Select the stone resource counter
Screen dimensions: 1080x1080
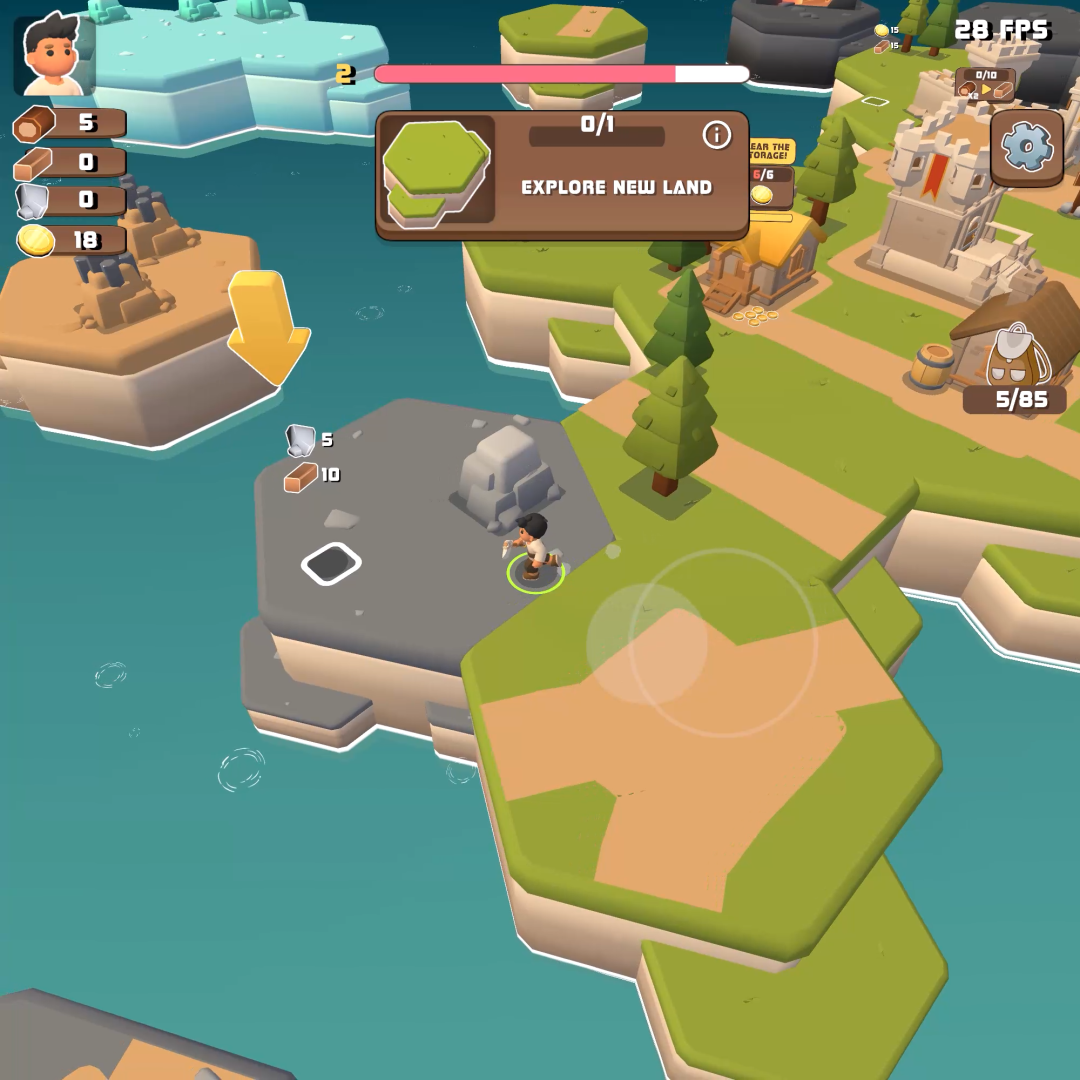[70, 201]
